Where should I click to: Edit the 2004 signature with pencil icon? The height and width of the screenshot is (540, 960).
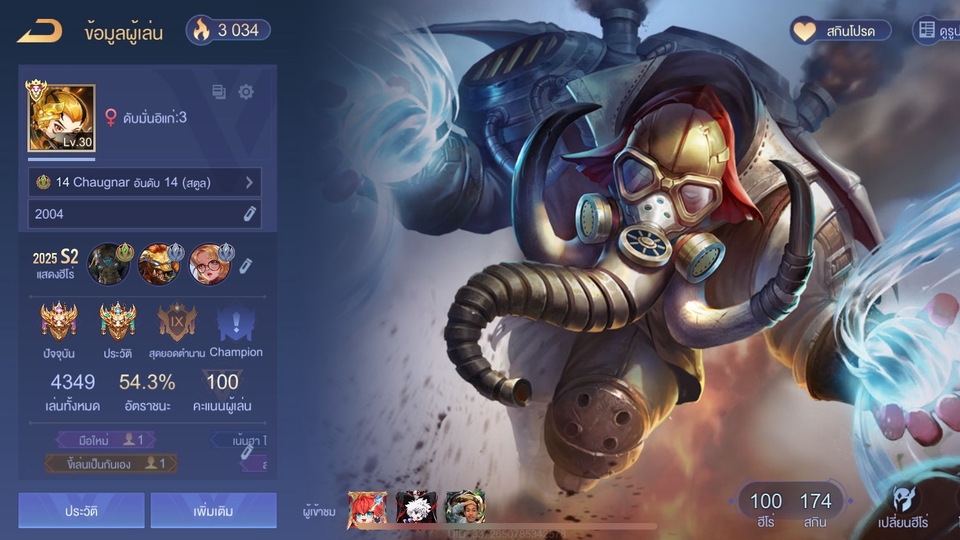250,213
